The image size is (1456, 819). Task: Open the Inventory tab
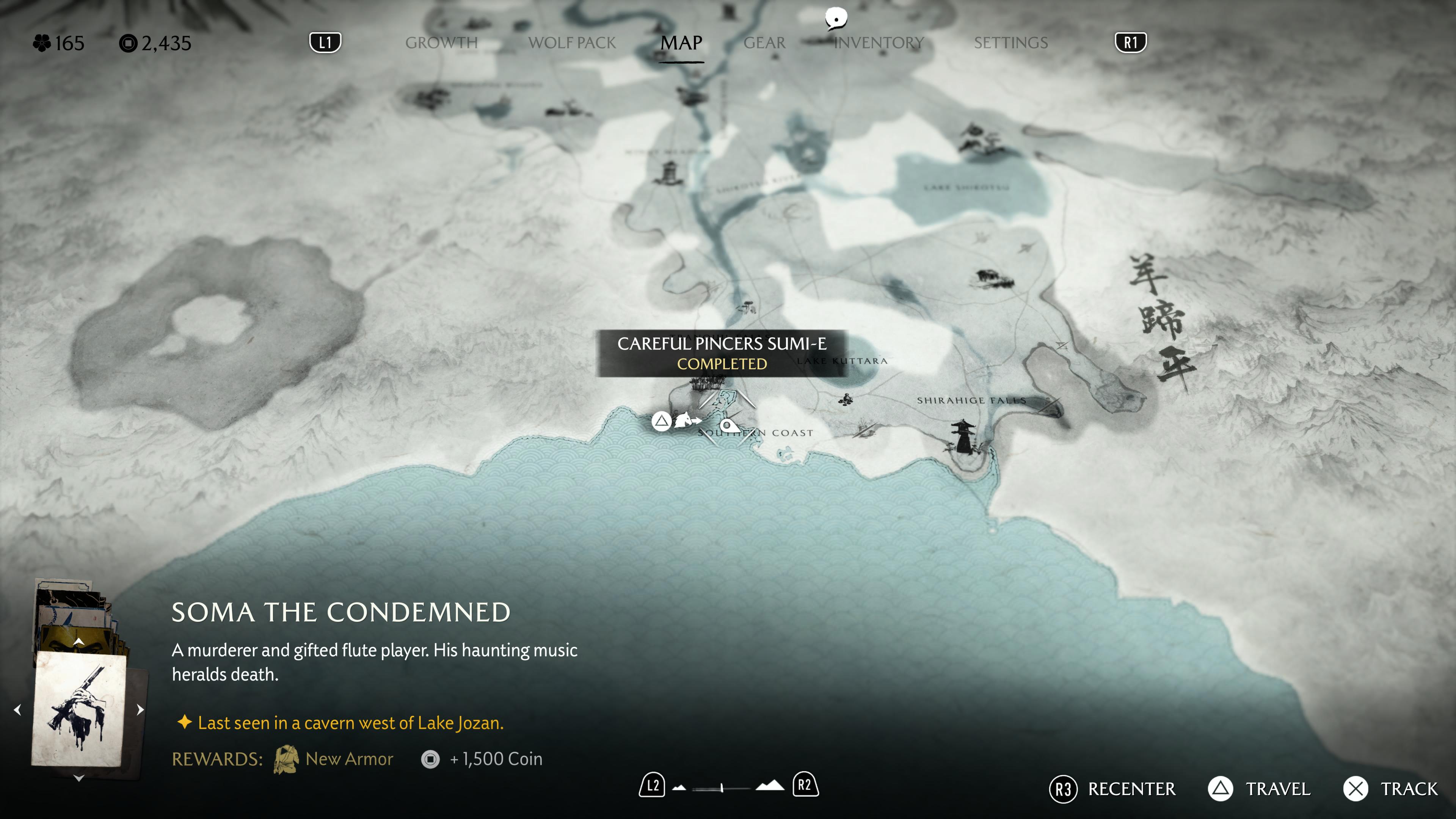879,43
